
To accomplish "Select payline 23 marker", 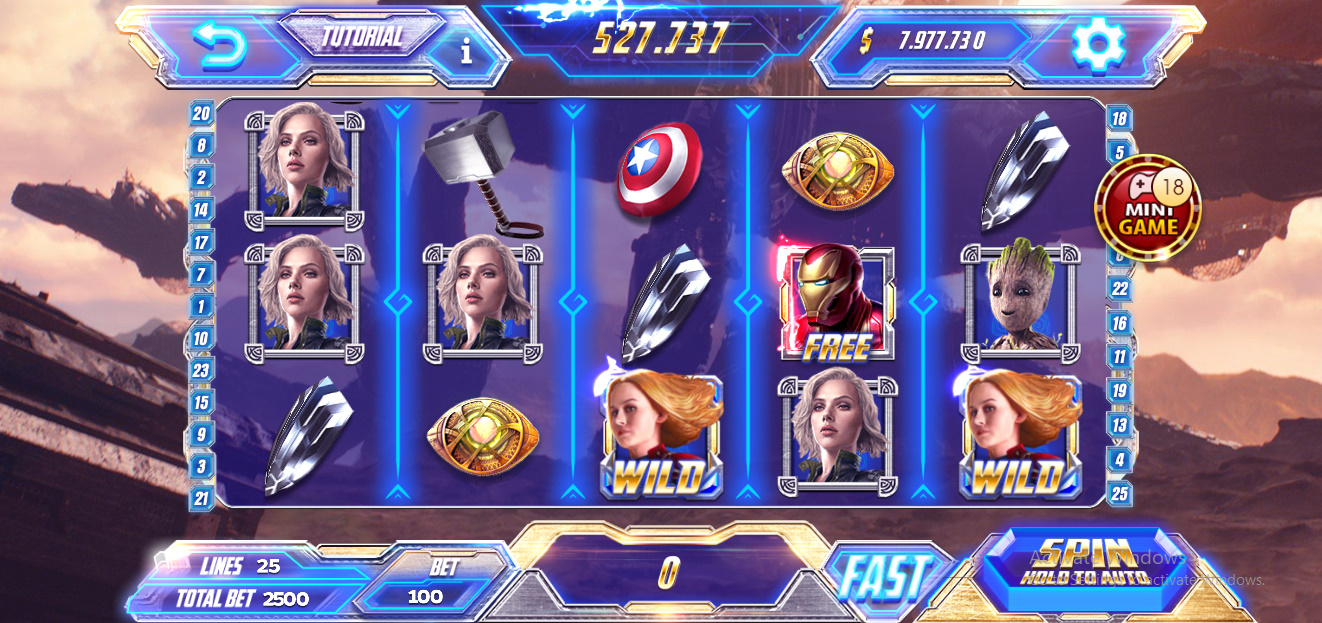I will (x=201, y=369).
